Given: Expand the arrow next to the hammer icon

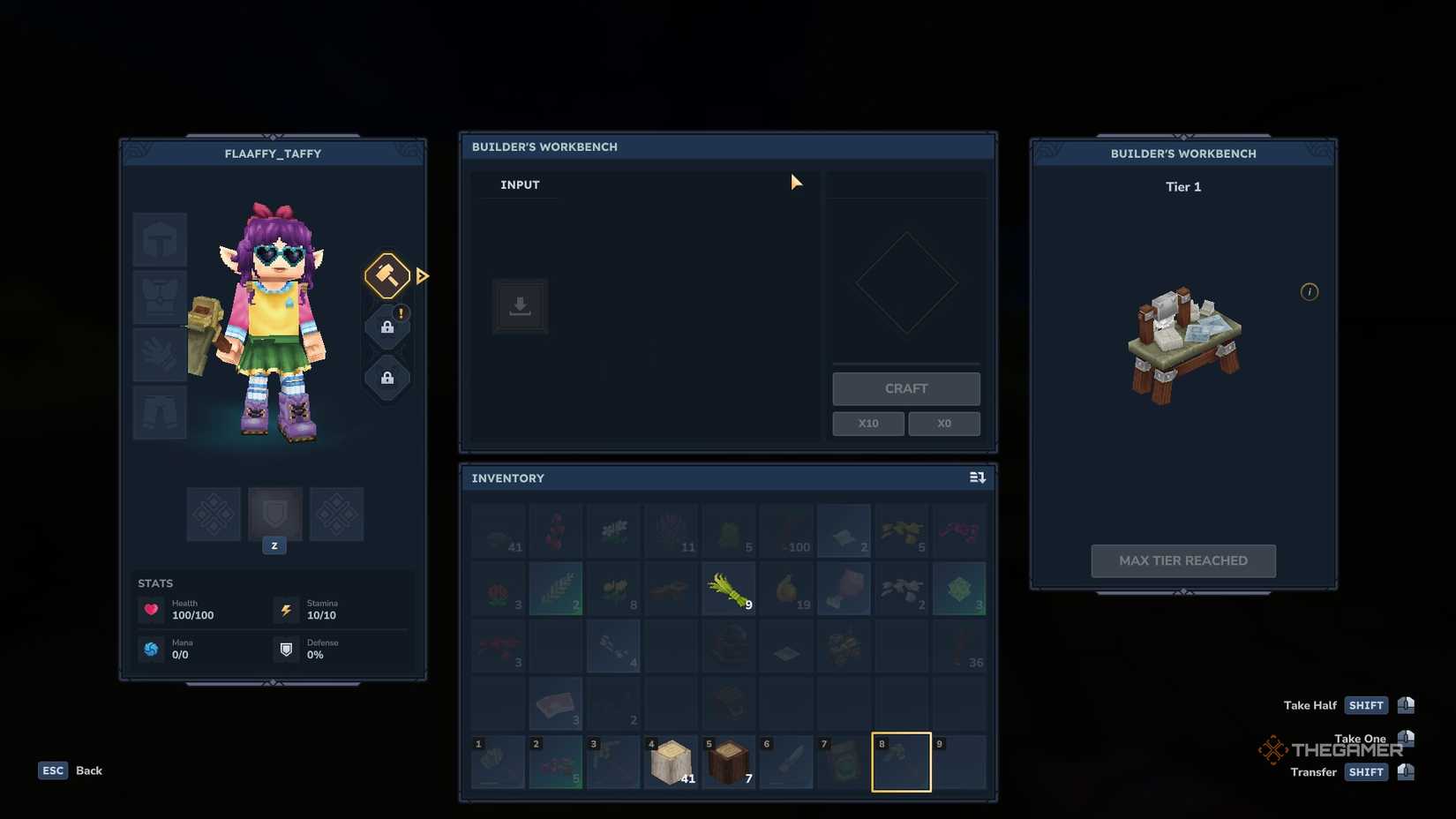Looking at the screenshot, I should [423, 275].
